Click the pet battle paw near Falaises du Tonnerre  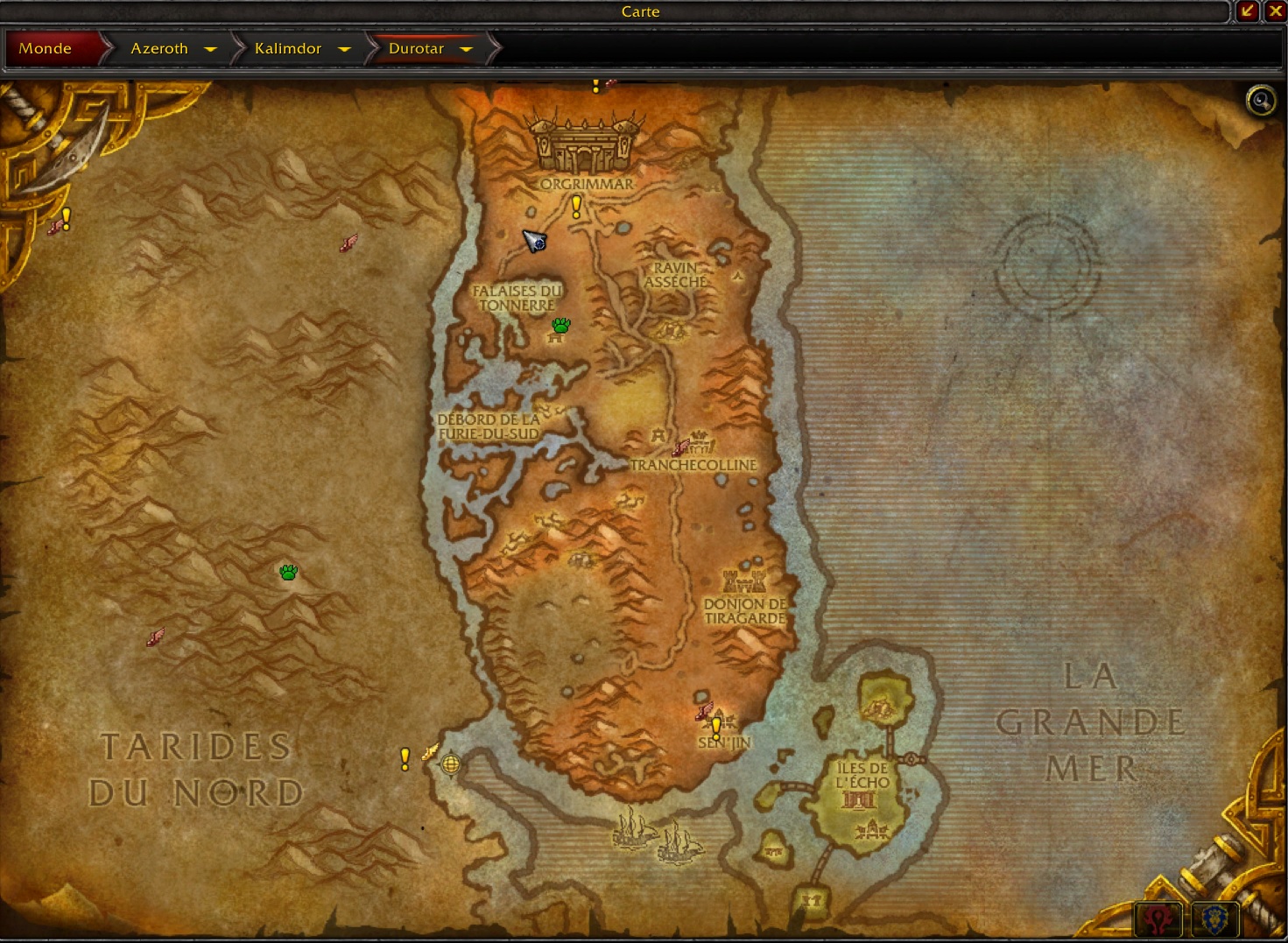pyautogui.click(x=560, y=326)
